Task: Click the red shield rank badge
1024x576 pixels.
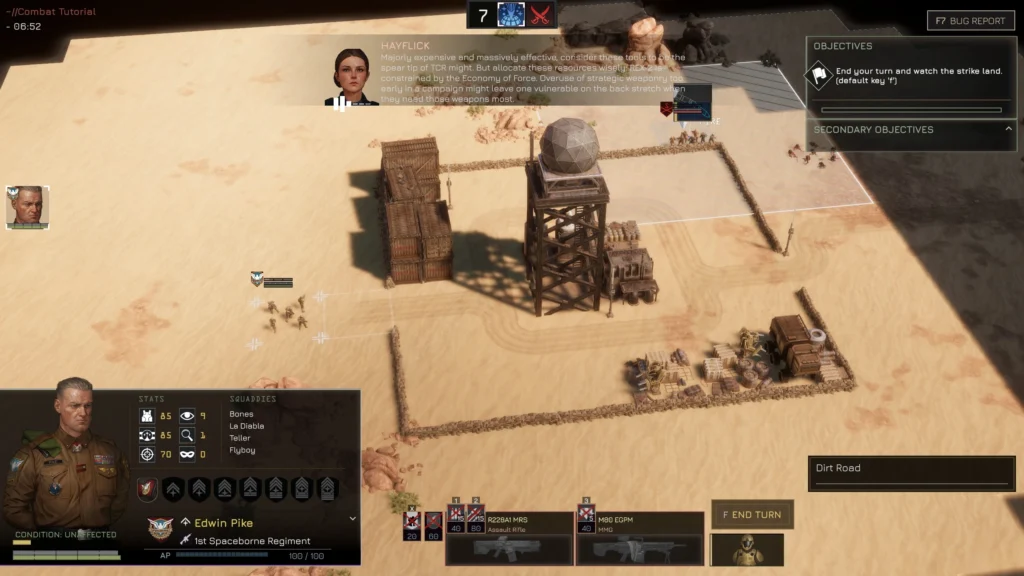Action: pos(146,489)
